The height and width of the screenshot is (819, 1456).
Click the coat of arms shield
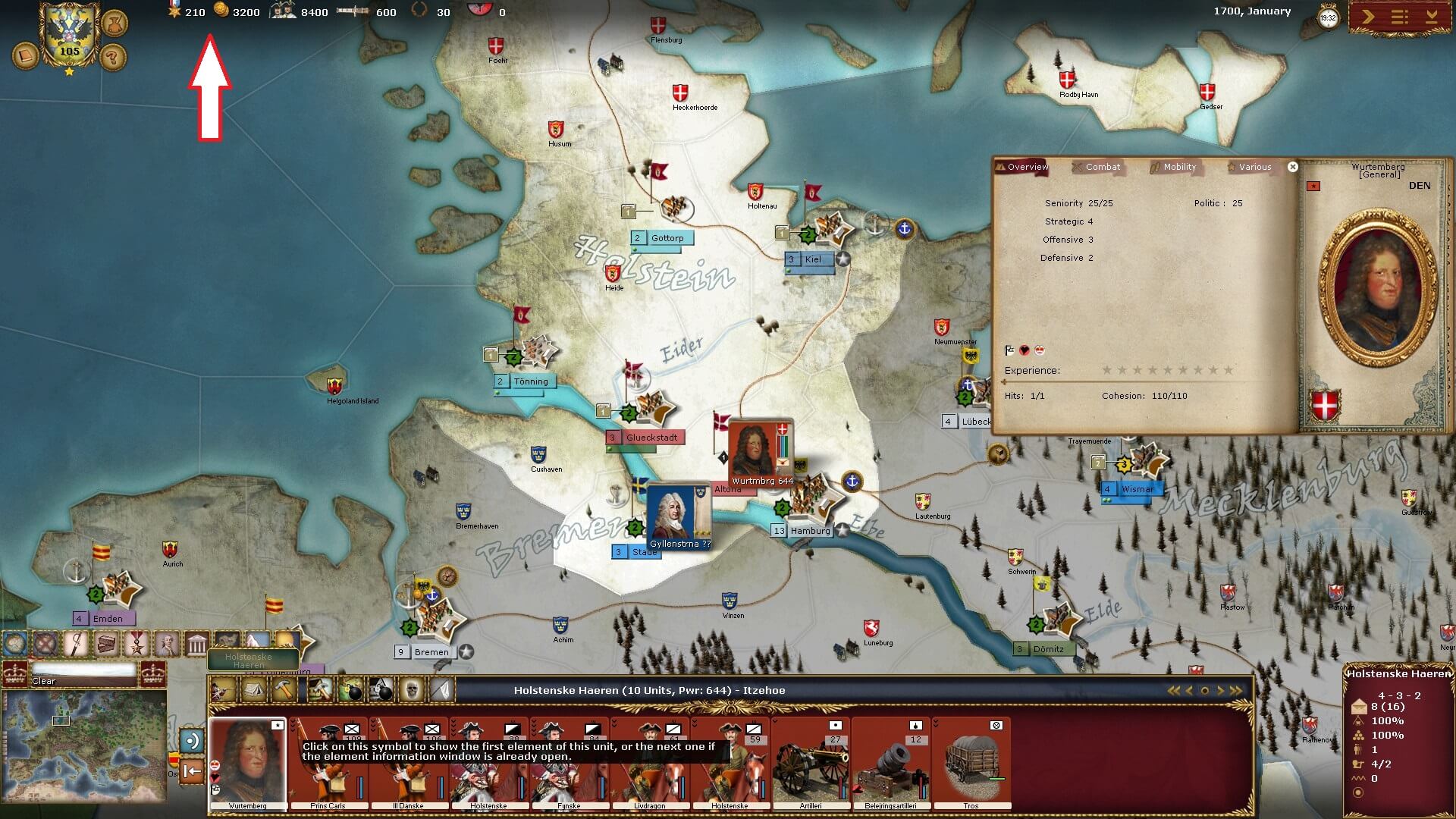tap(69, 34)
